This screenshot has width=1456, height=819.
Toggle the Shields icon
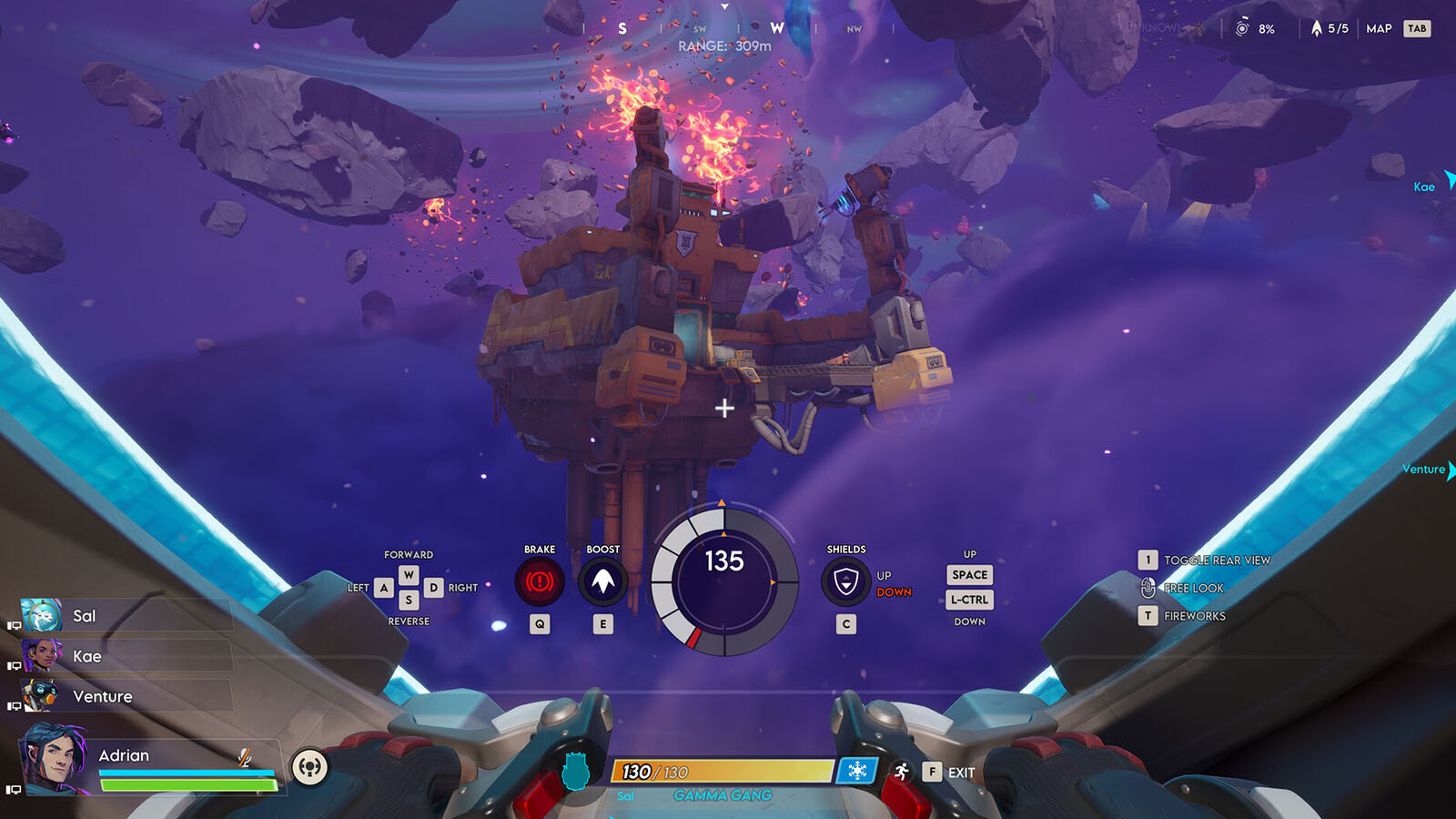tap(845, 581)
